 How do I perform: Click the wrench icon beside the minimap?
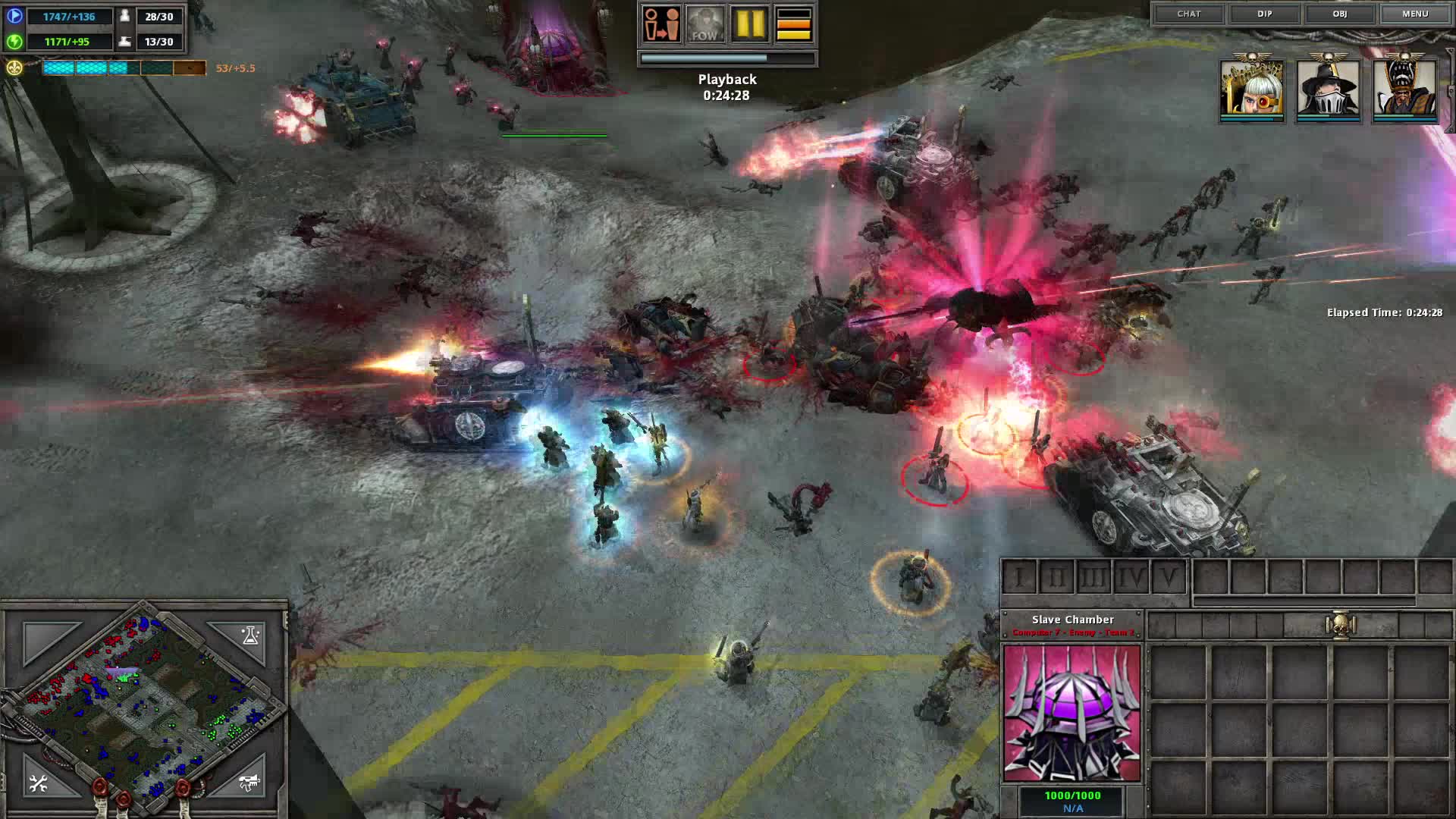pos(36,783)
